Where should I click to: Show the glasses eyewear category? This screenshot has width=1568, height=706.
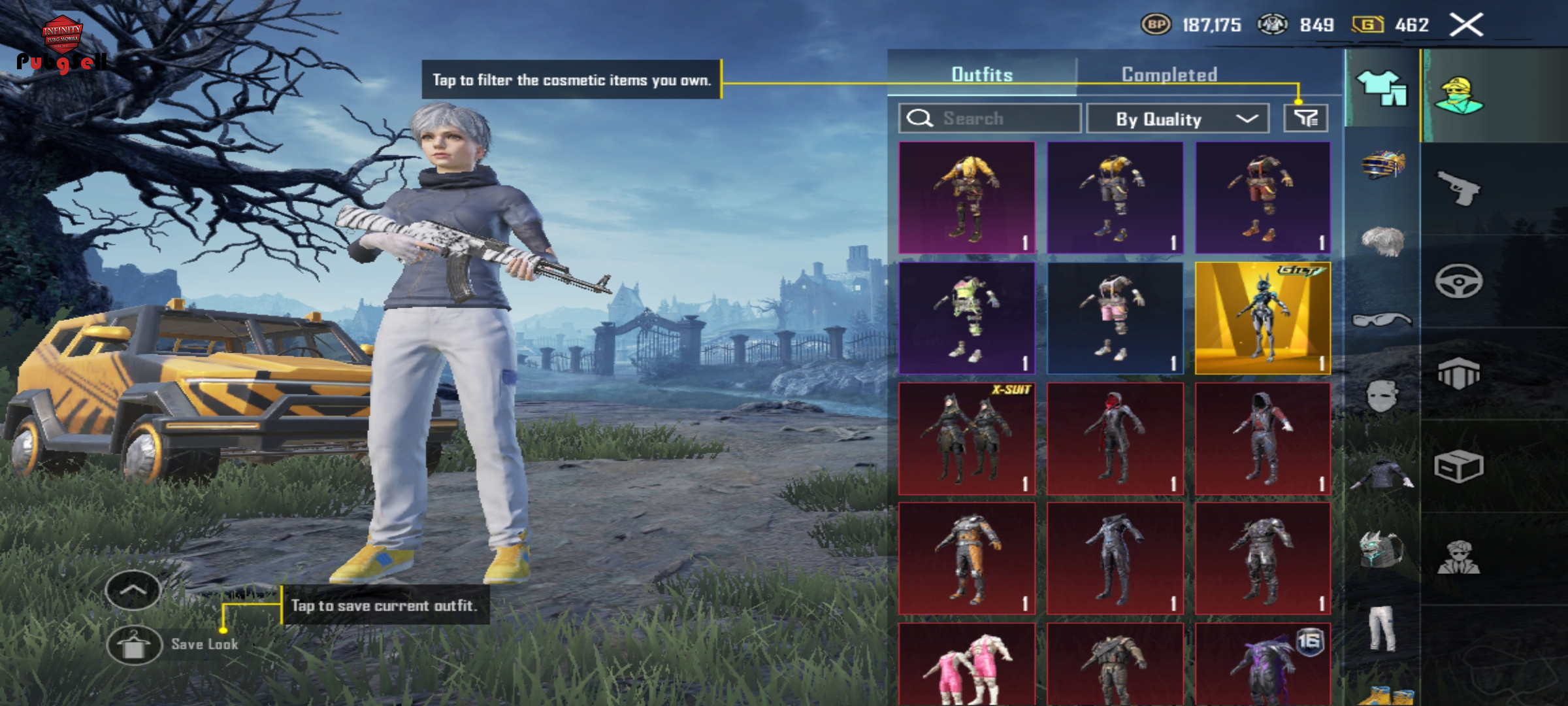(x=1382, y=320)
